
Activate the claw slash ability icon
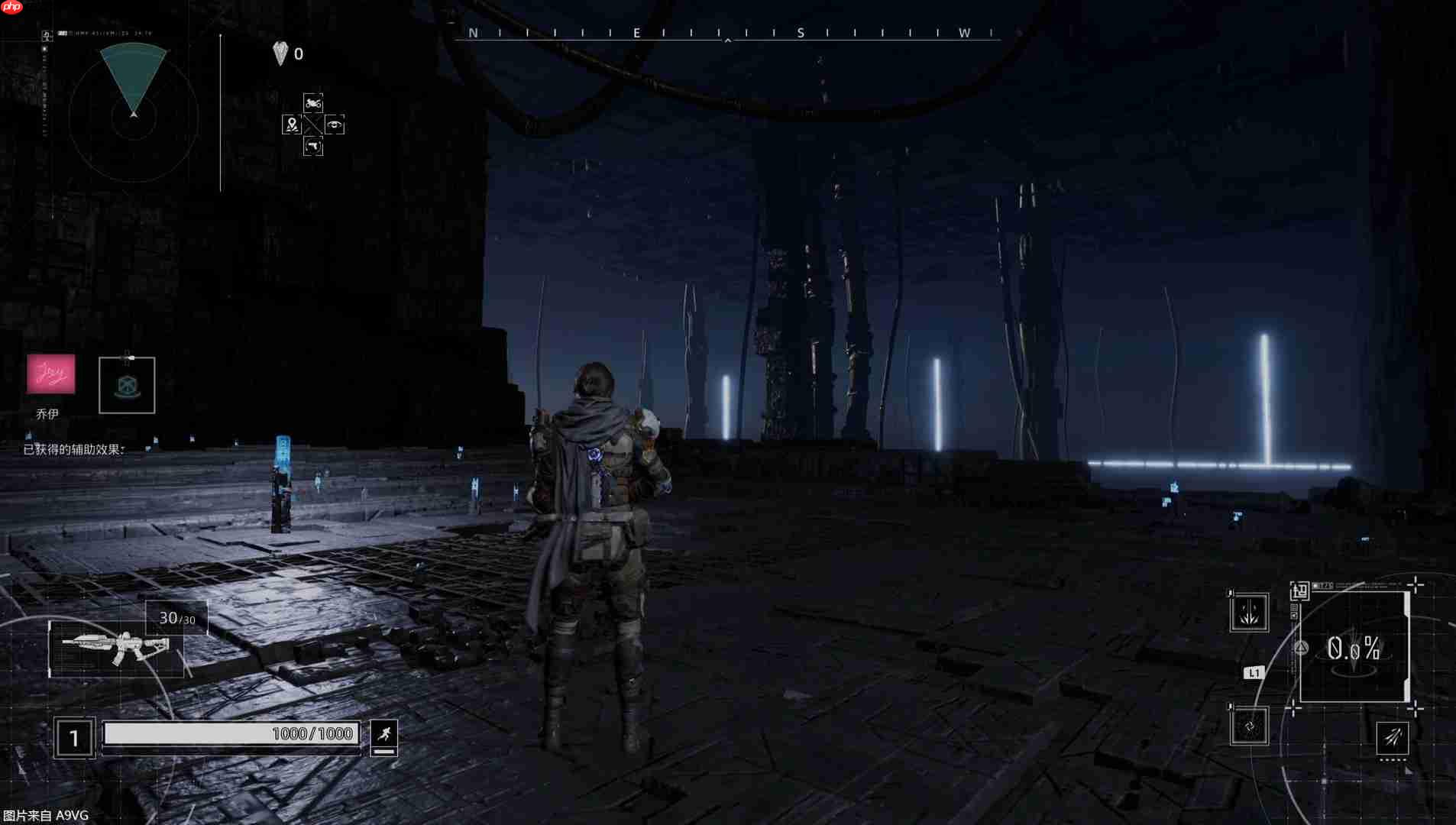tap(1393, 738)
